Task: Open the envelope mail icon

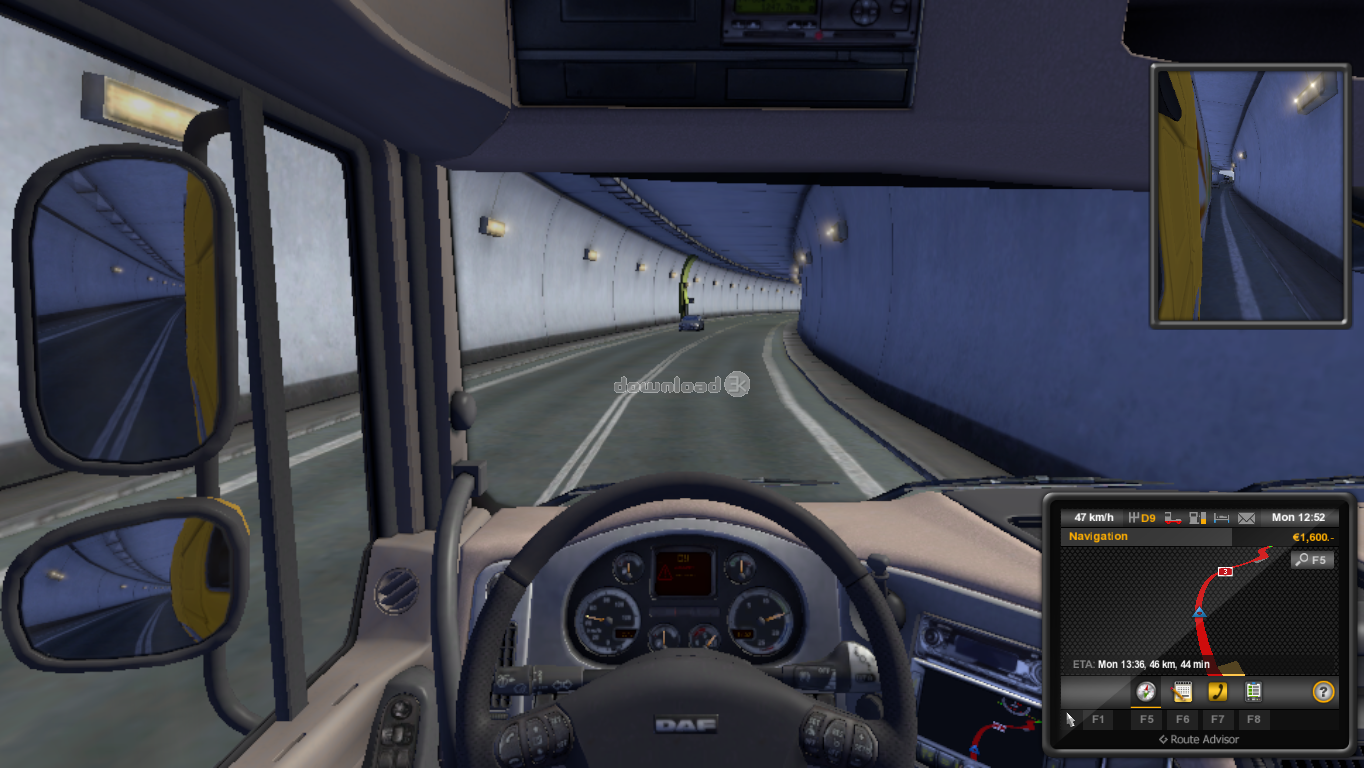Action: pos(1246,518)
